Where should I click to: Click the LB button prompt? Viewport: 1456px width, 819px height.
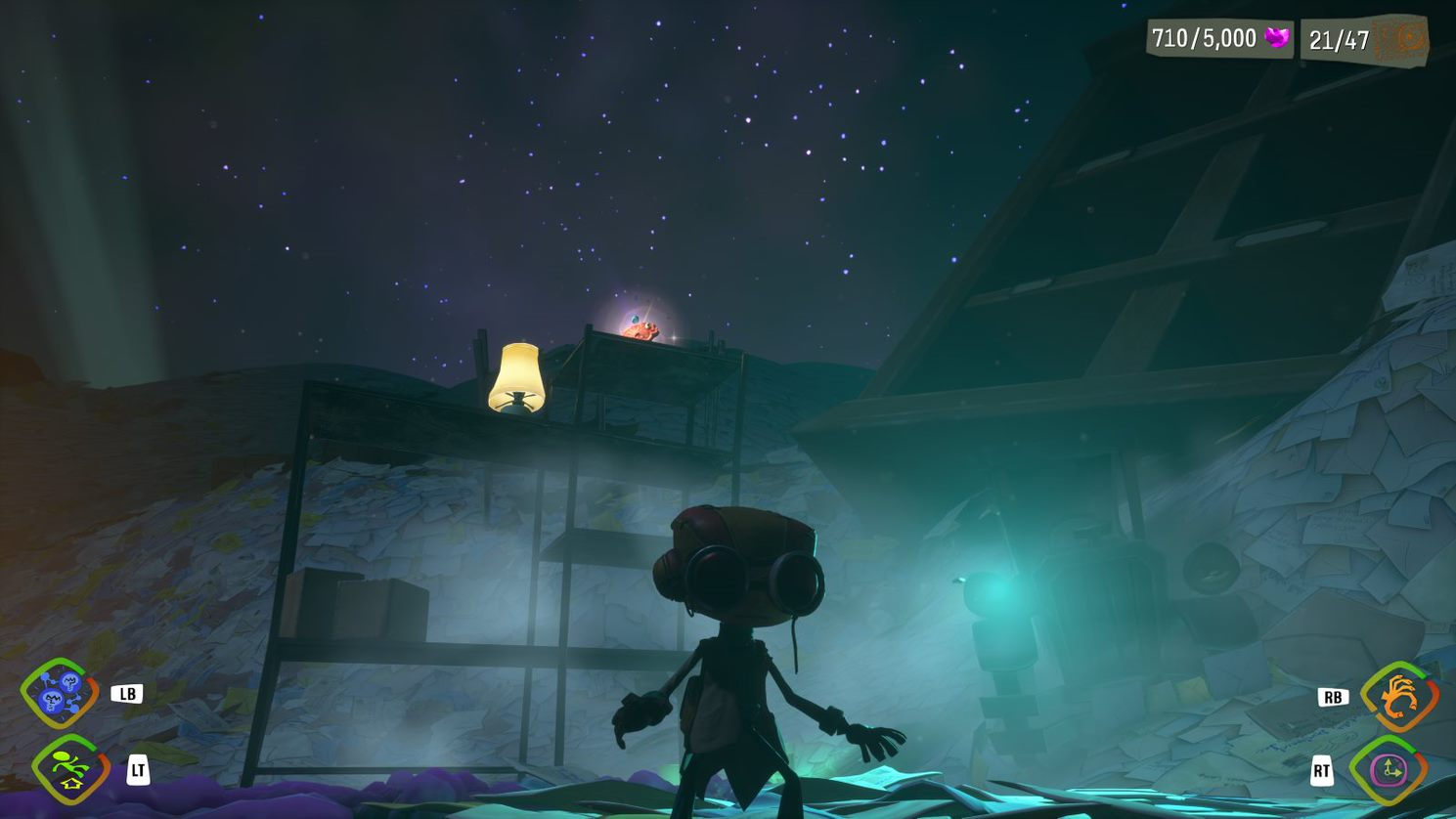coord(128,693)
